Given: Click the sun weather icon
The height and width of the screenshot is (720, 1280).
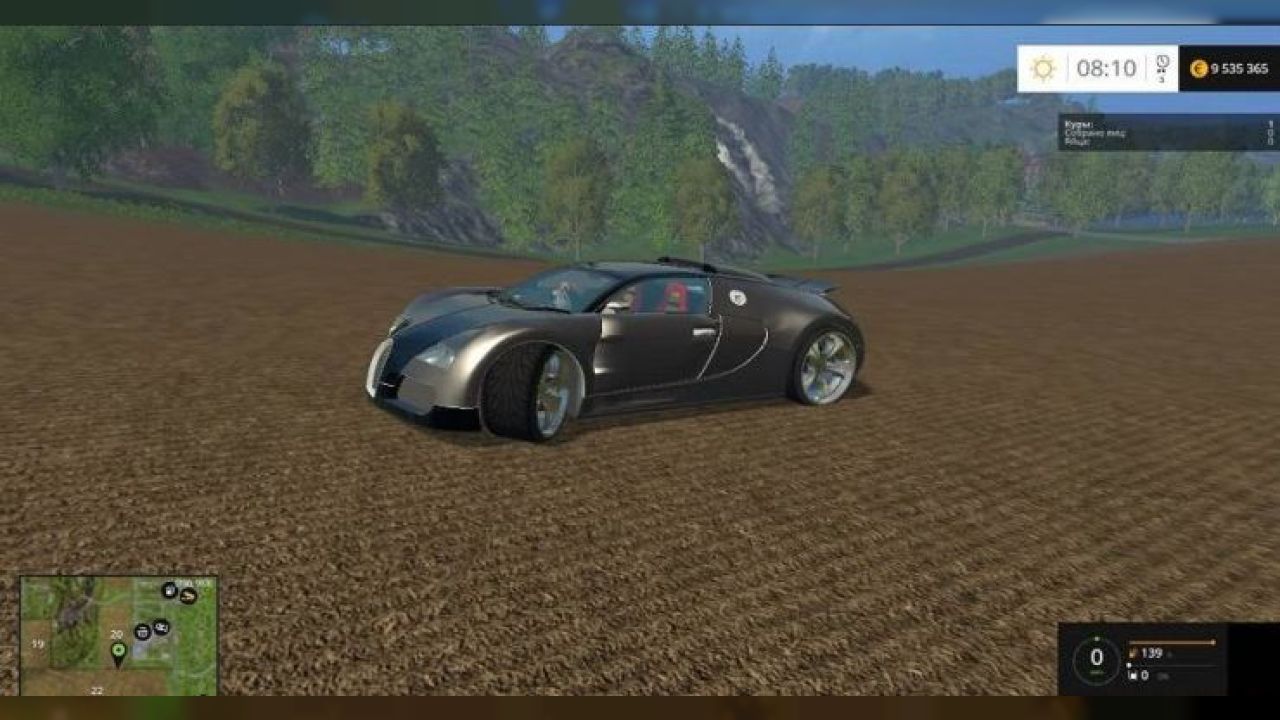Looking at the screenshot, I should pyautogui.click(x=1043, y=69).
